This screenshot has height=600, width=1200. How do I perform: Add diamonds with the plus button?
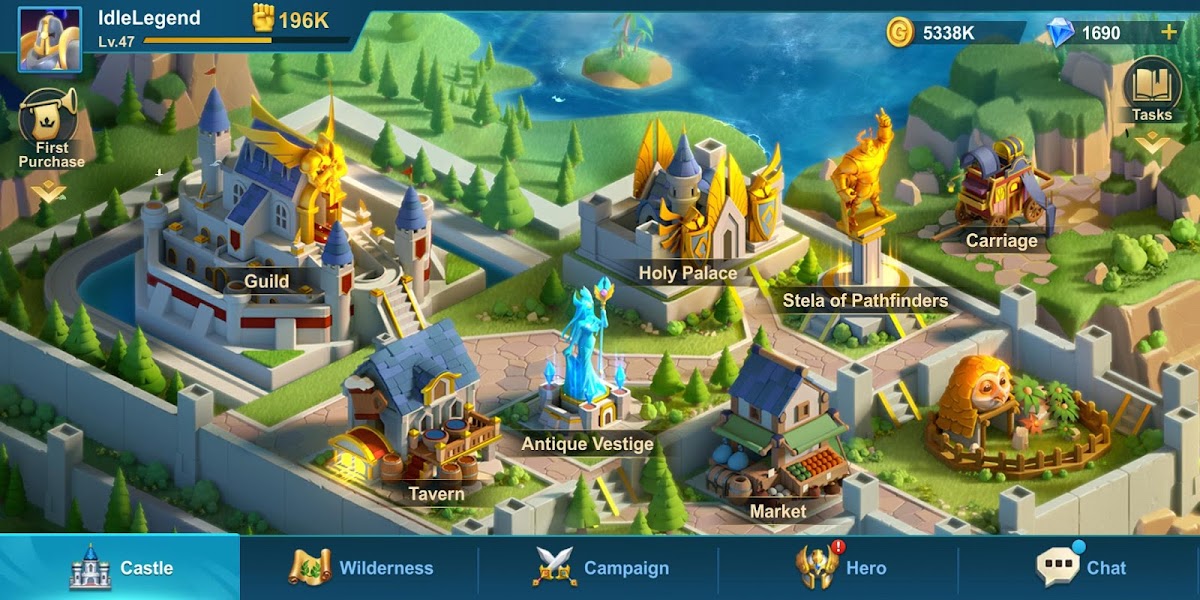pyautogui.click(x=1168, y=32)
